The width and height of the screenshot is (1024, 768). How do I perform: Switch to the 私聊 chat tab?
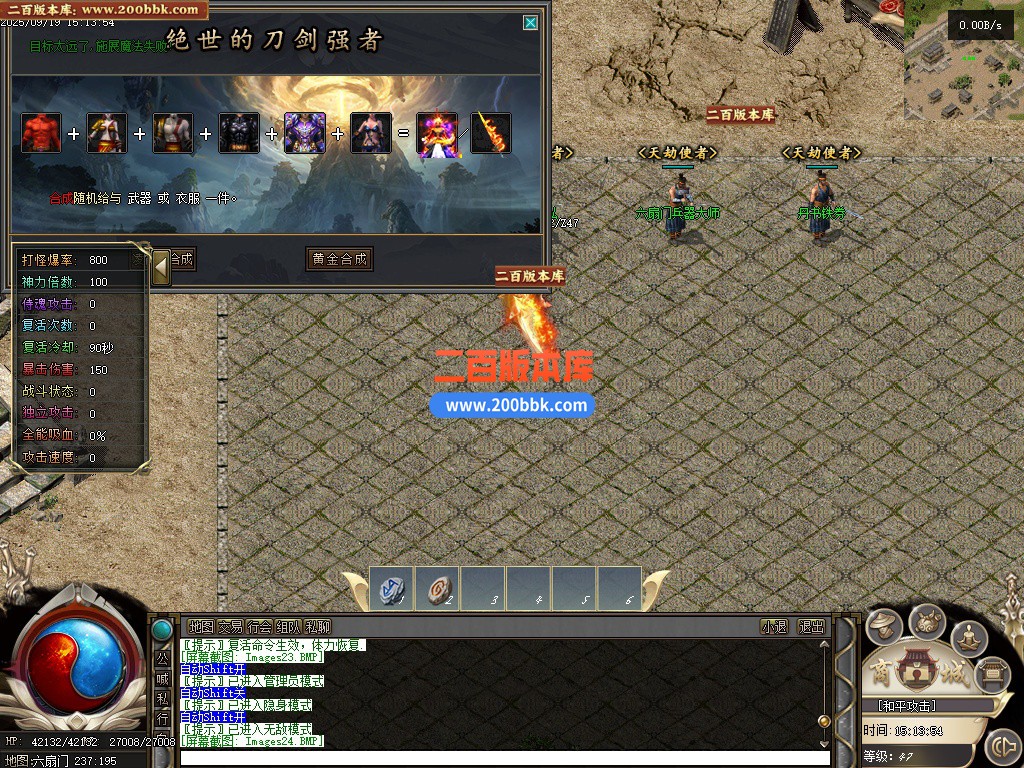(317, 626)
